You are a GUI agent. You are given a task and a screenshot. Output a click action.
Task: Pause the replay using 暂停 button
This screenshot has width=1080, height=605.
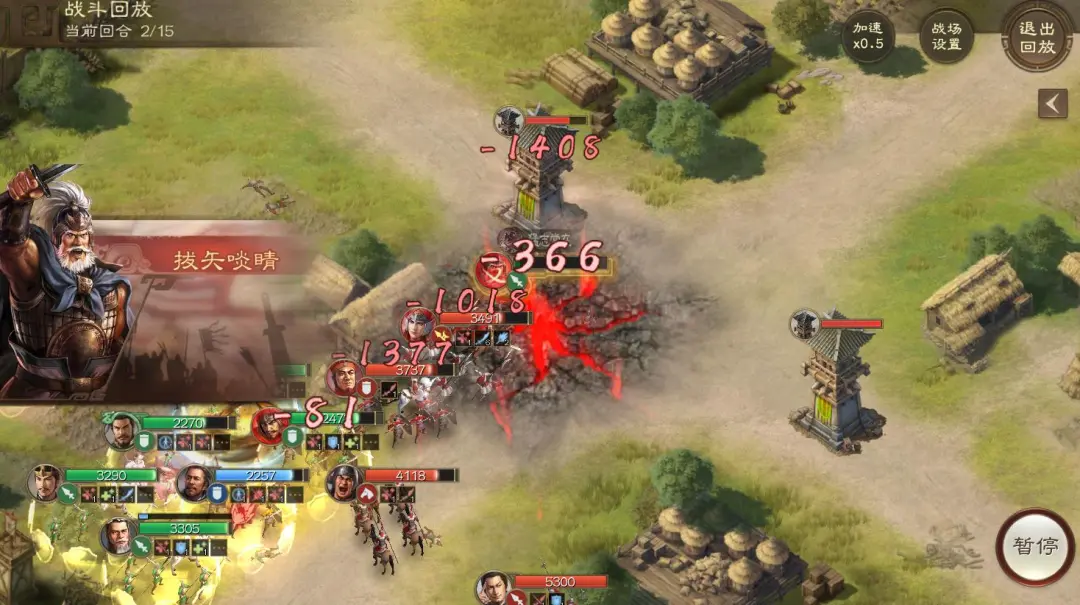click(x=1035, y=547)
